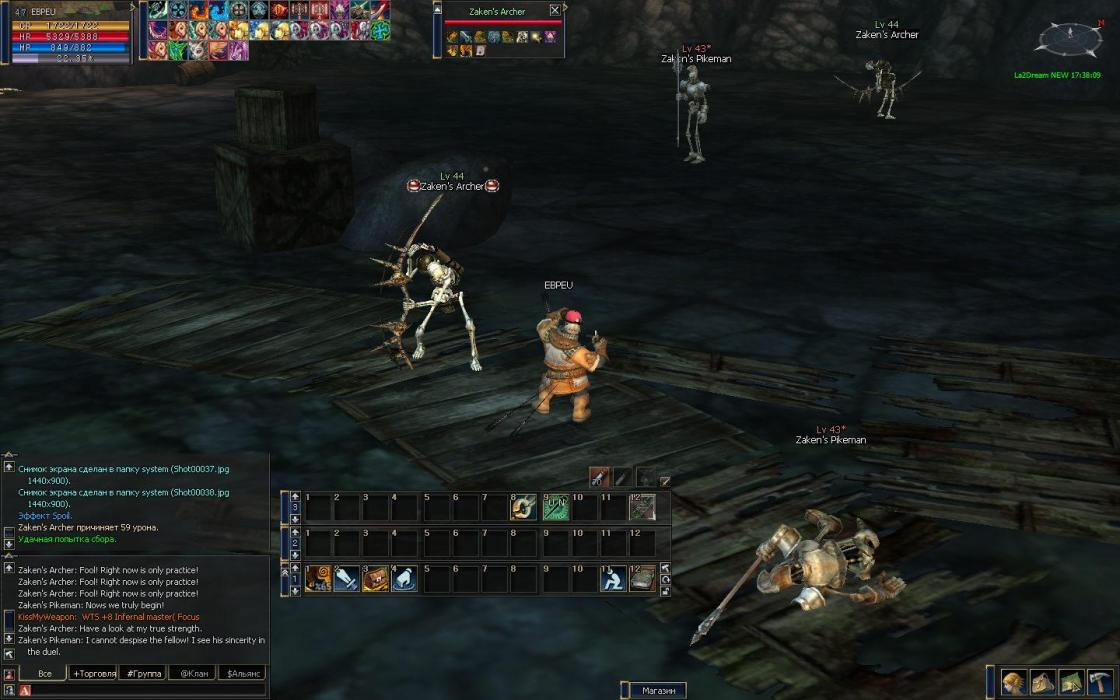
Task: Use the spiral skill with x65 count
Action: pos(318,578)
